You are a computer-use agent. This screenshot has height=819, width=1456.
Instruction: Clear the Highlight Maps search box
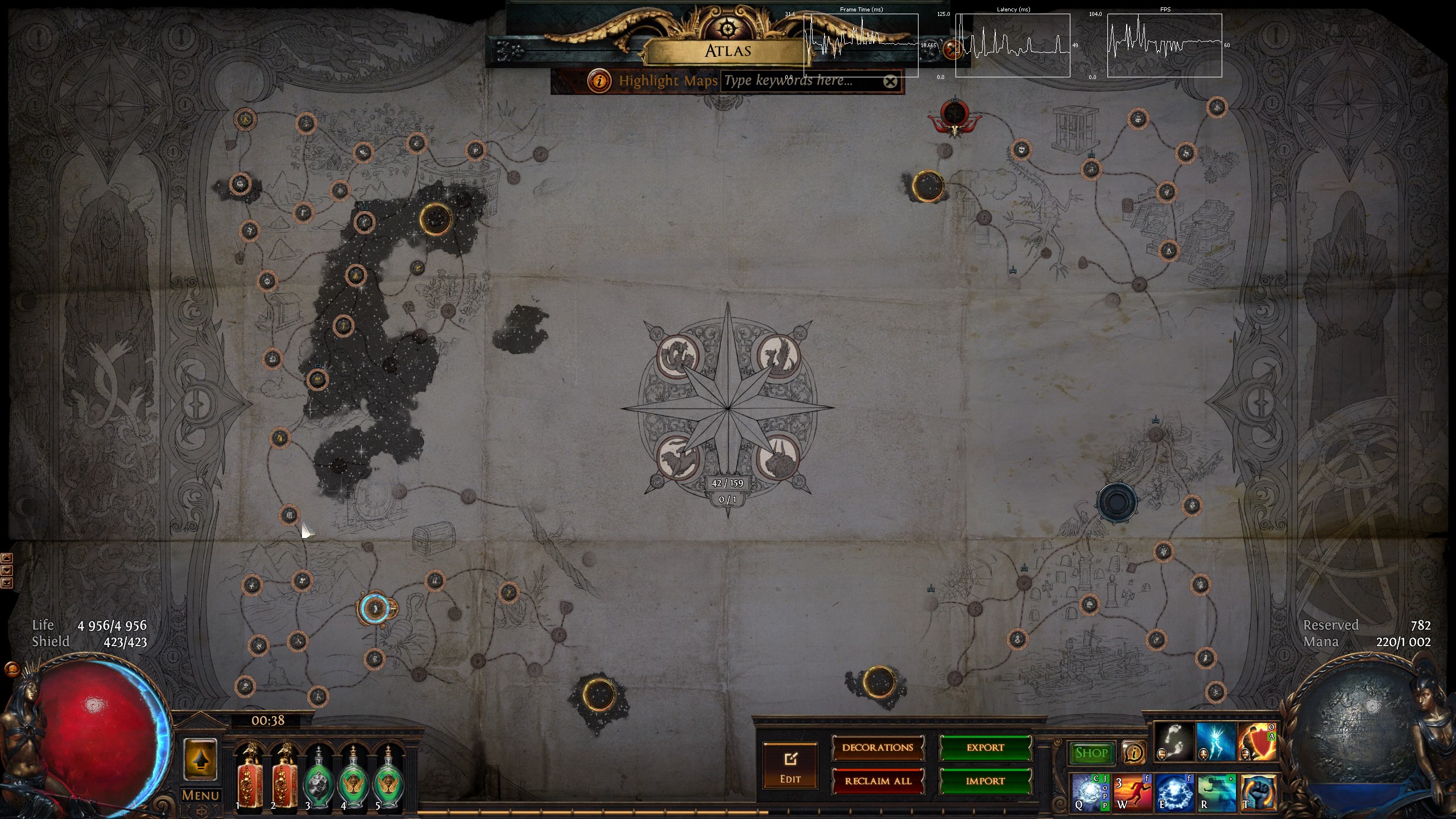coord(890,82)
